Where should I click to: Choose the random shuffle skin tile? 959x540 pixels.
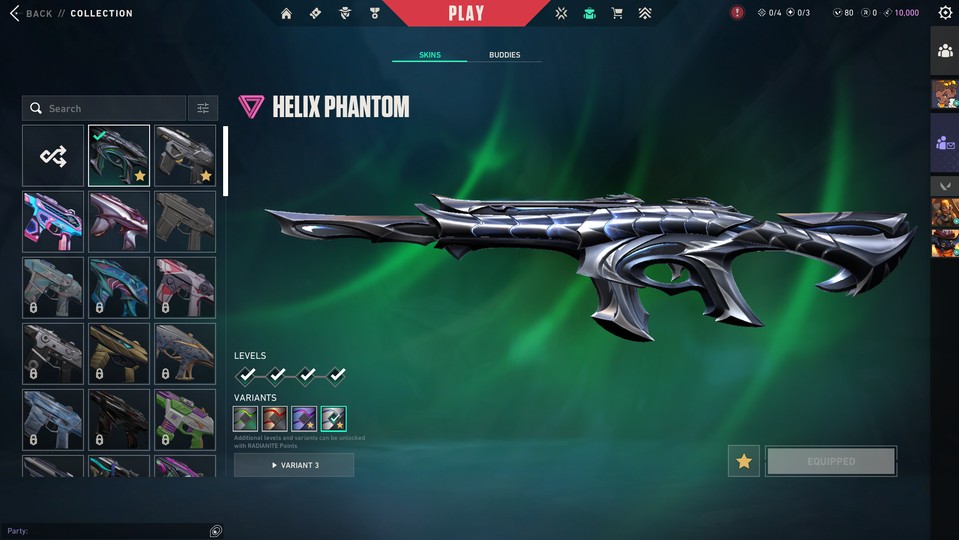tap(53, 156)
